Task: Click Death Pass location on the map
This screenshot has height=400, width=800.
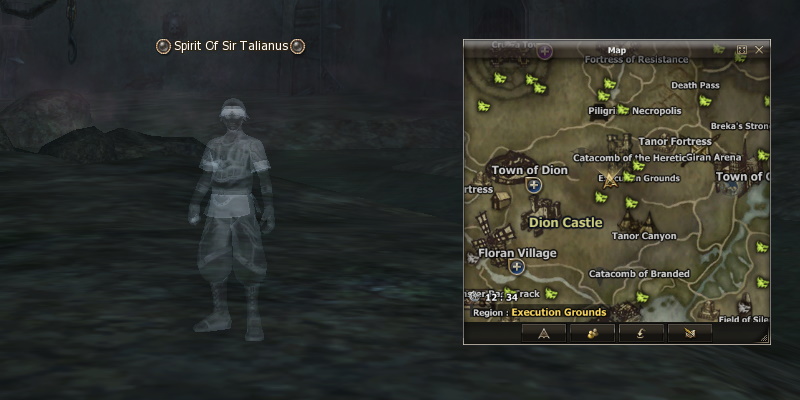Action: click(x=695, y=86)
